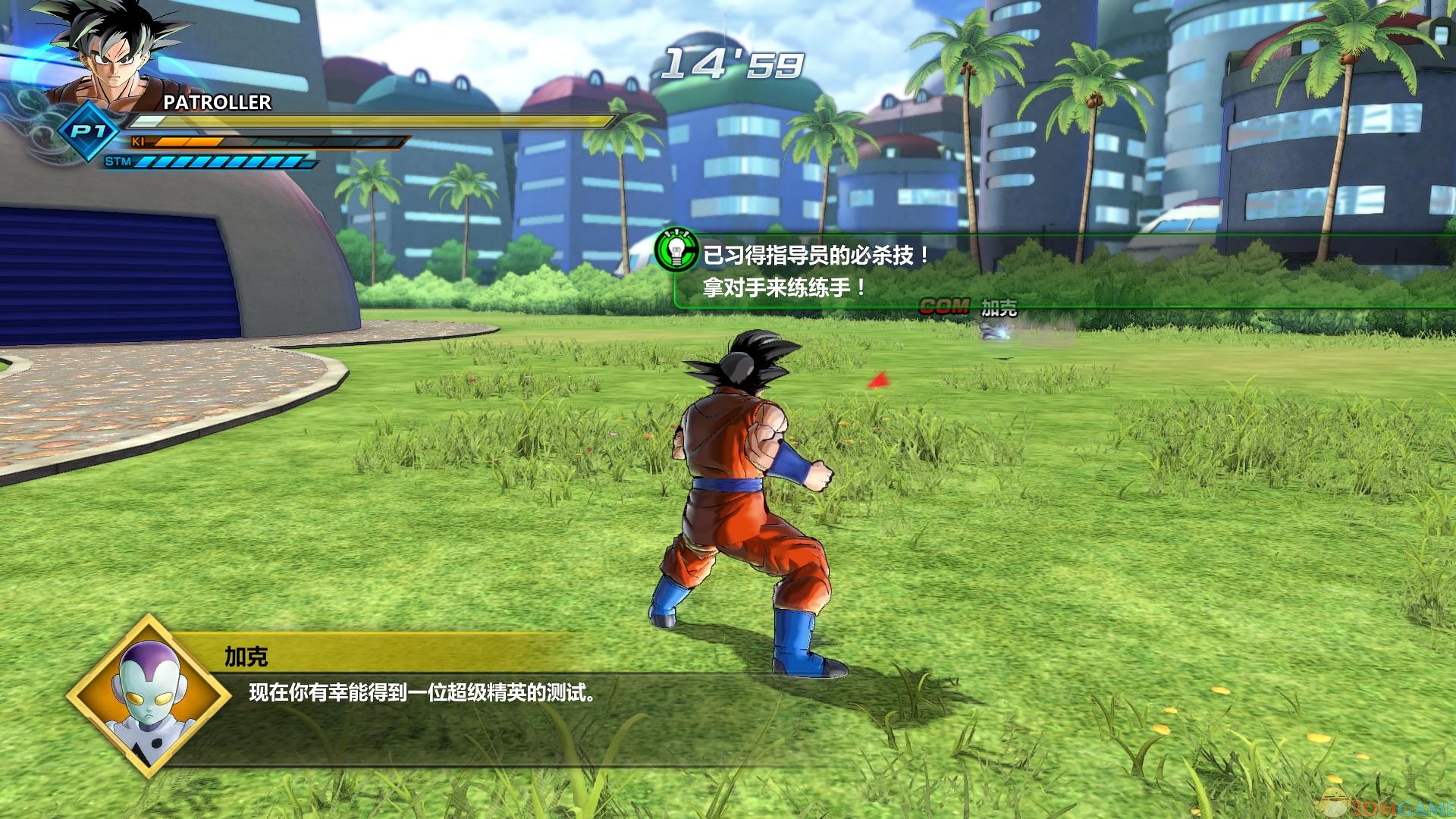Select Jaco's dialogue portrait diamond
Image resolution: width=1456 pixels, height=819 pixels.
[x=149, y=695]
